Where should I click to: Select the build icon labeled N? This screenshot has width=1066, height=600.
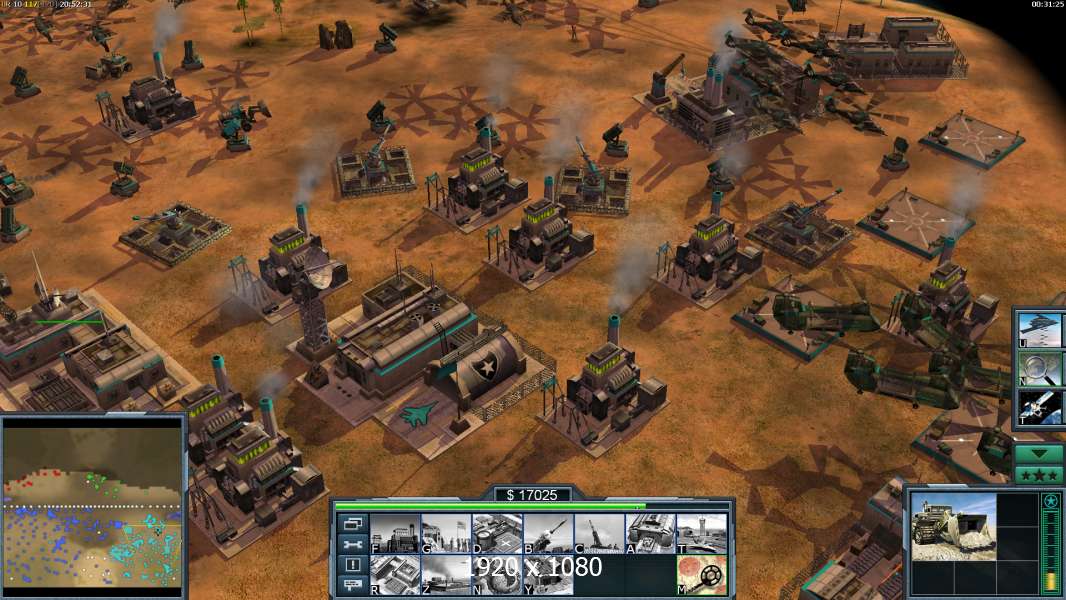point(497,575)
